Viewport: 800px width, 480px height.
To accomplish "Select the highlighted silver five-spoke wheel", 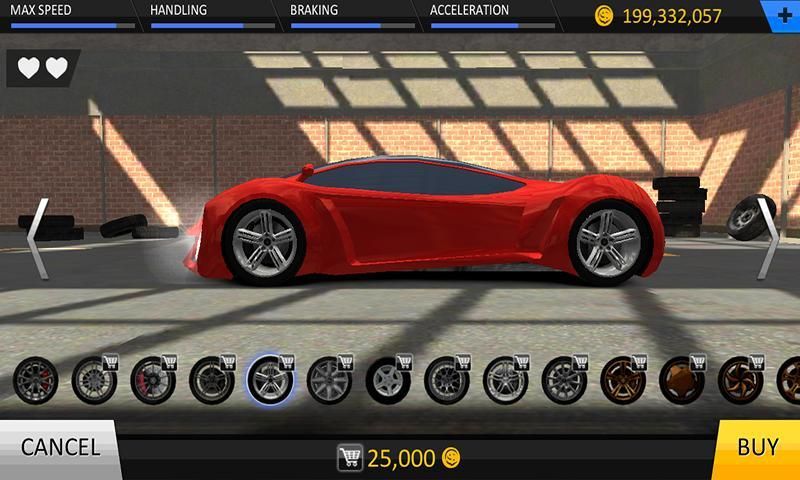I will pos(270,380).
